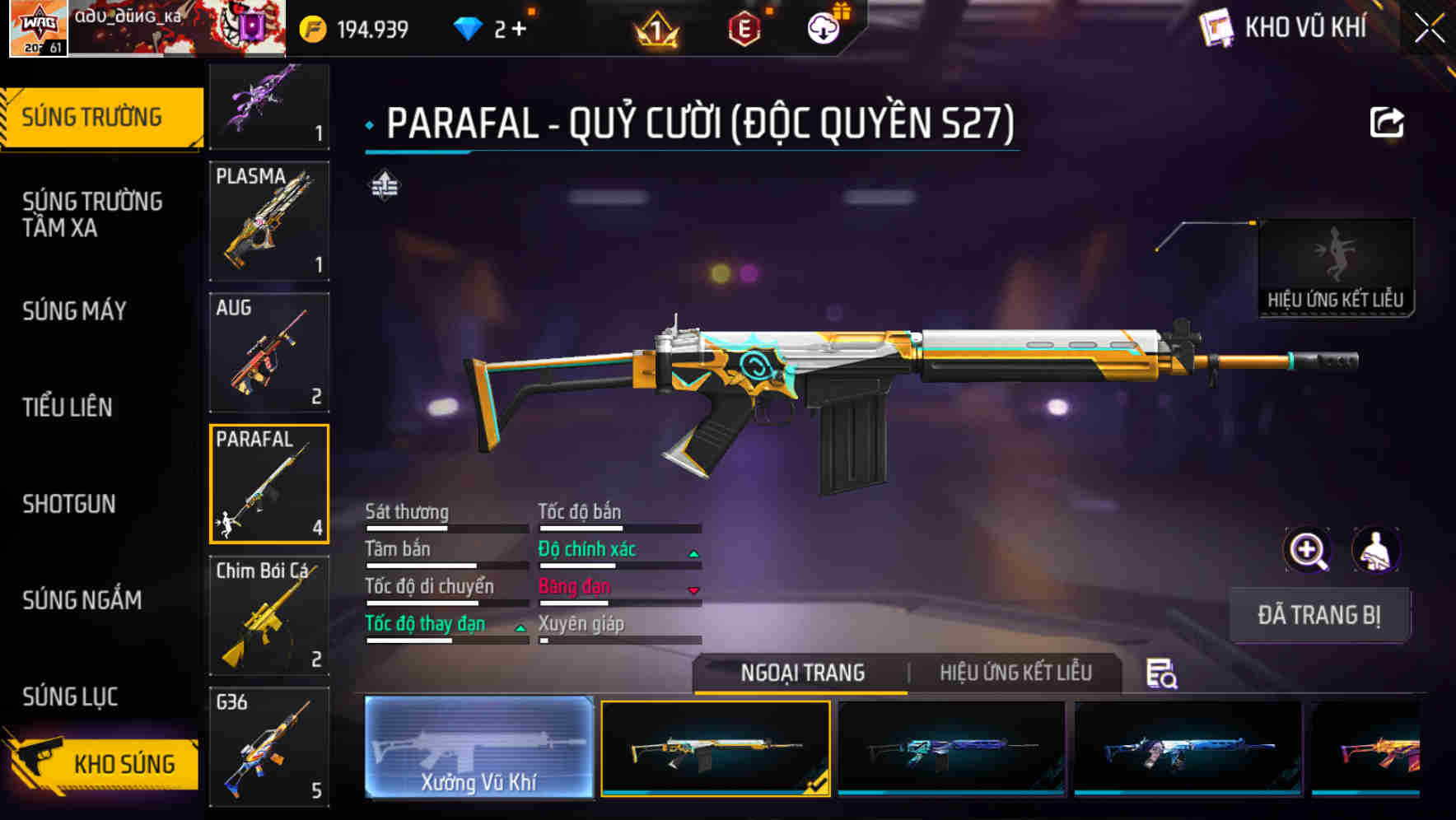Image resolution: width=1456 pixels, height=820 pixels.
Task: Select the Shotgun category in the sidebar
Action: point(71,504)
